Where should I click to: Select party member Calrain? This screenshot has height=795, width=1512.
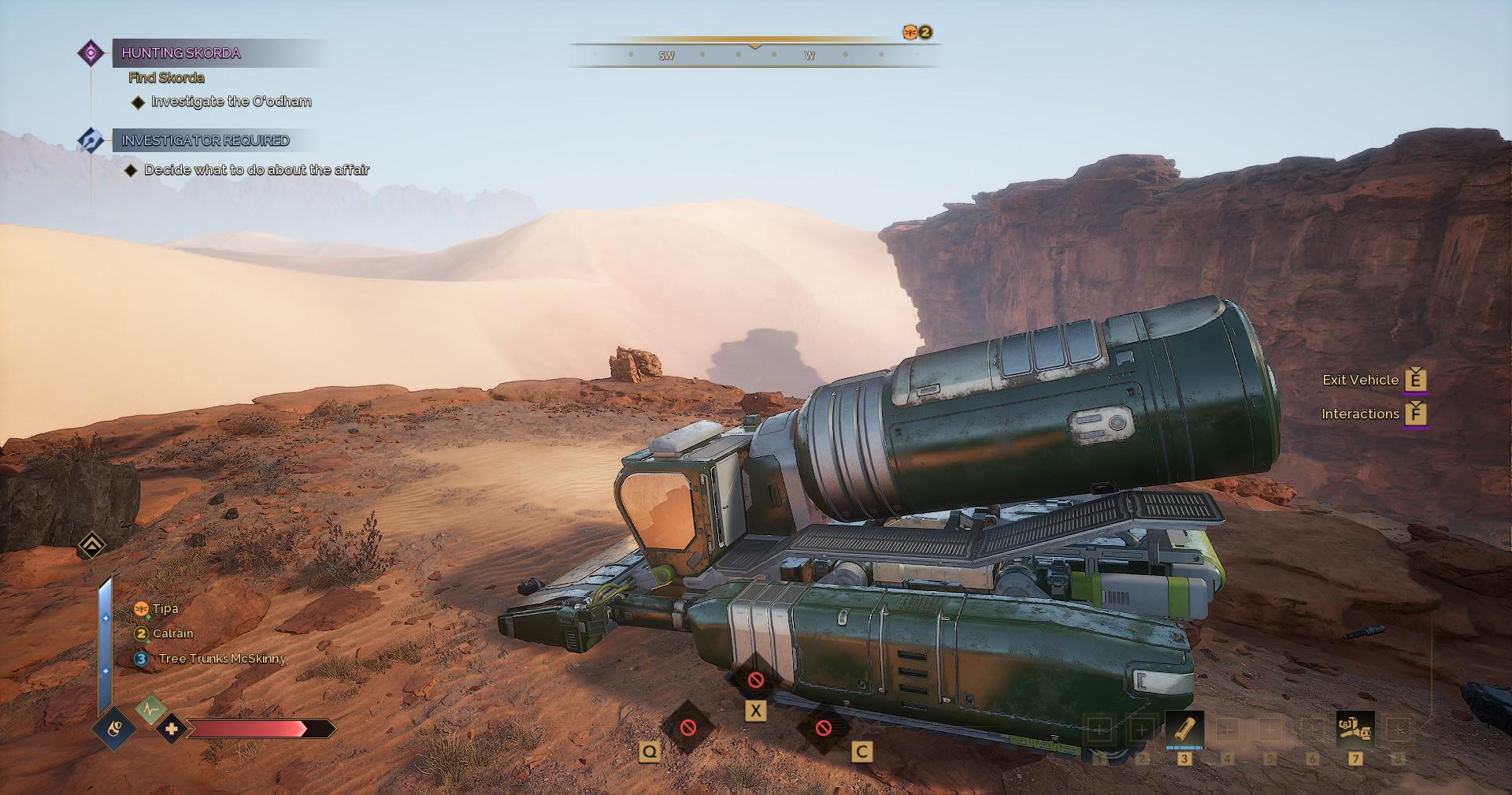(172, 633)
